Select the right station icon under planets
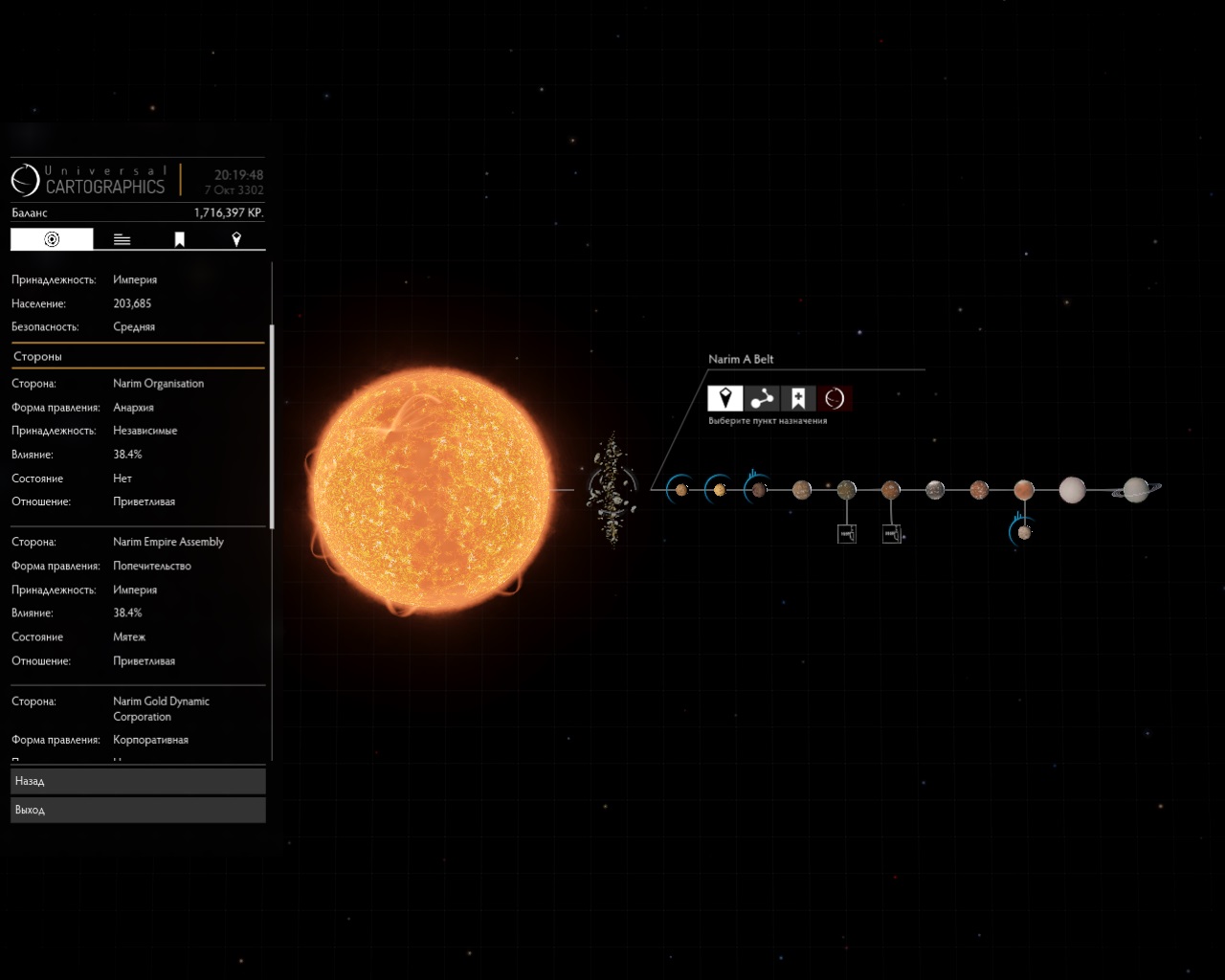1225x980 pixels. (x=891, y=534)
